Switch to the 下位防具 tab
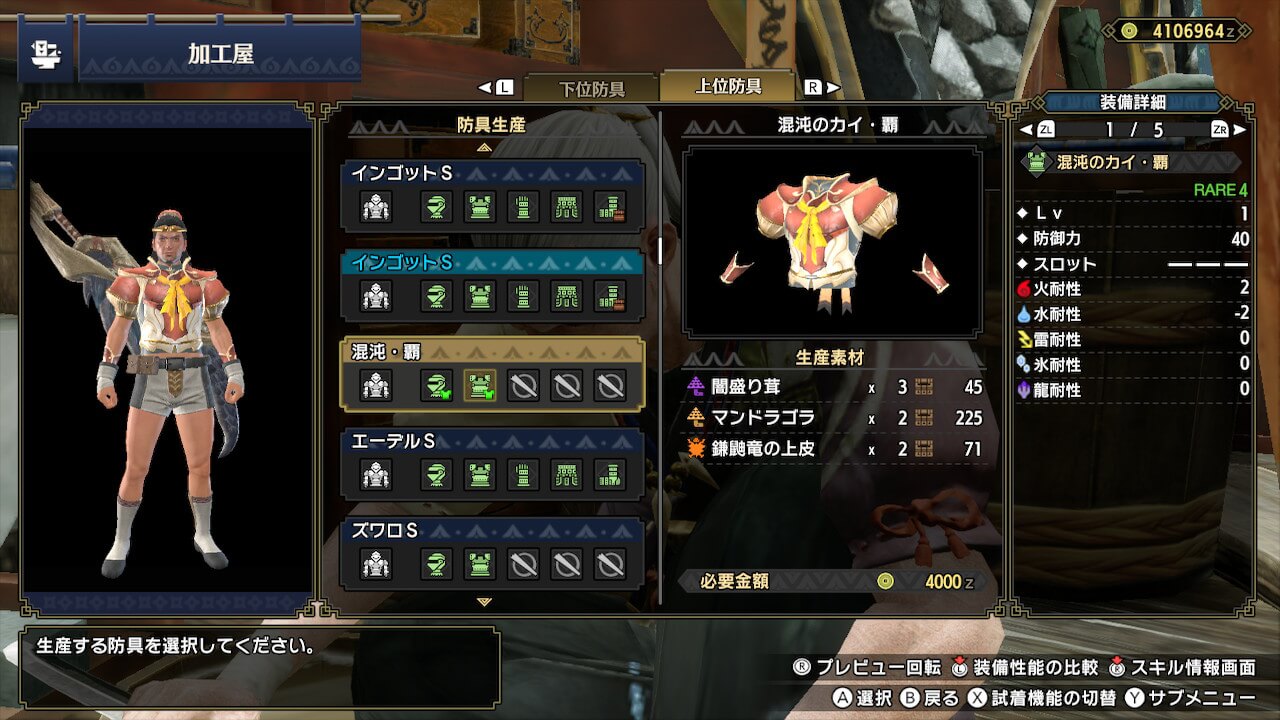Viewport: 1280px width, 720px height. point(590,88)
